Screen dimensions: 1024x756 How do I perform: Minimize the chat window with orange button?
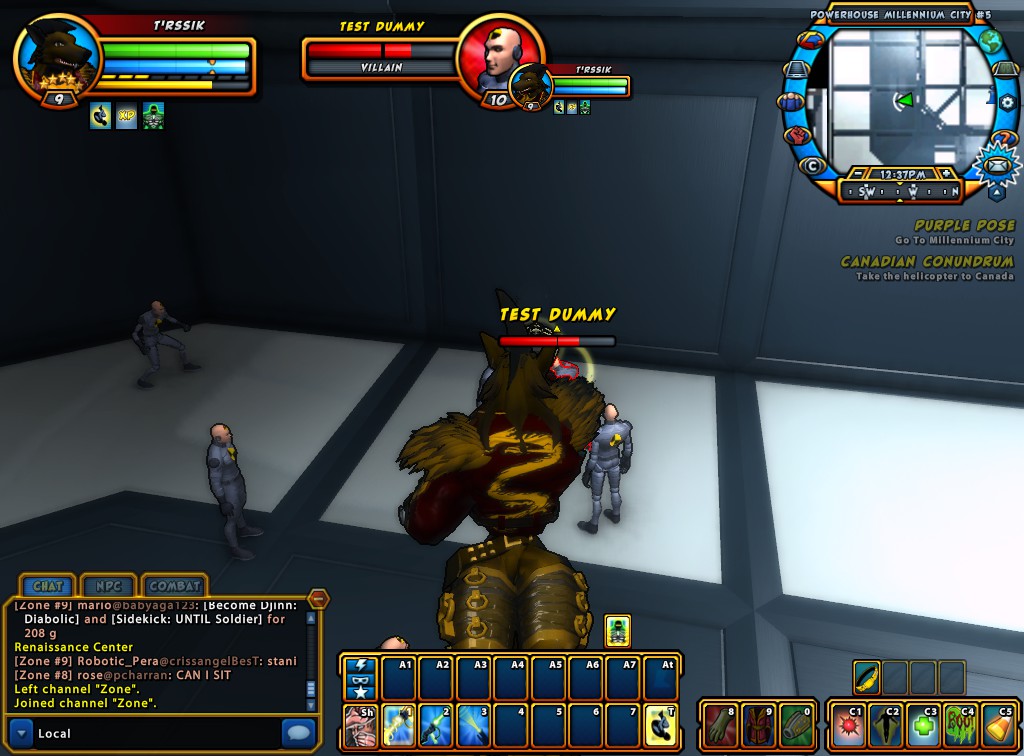click(x=318, y=599)
